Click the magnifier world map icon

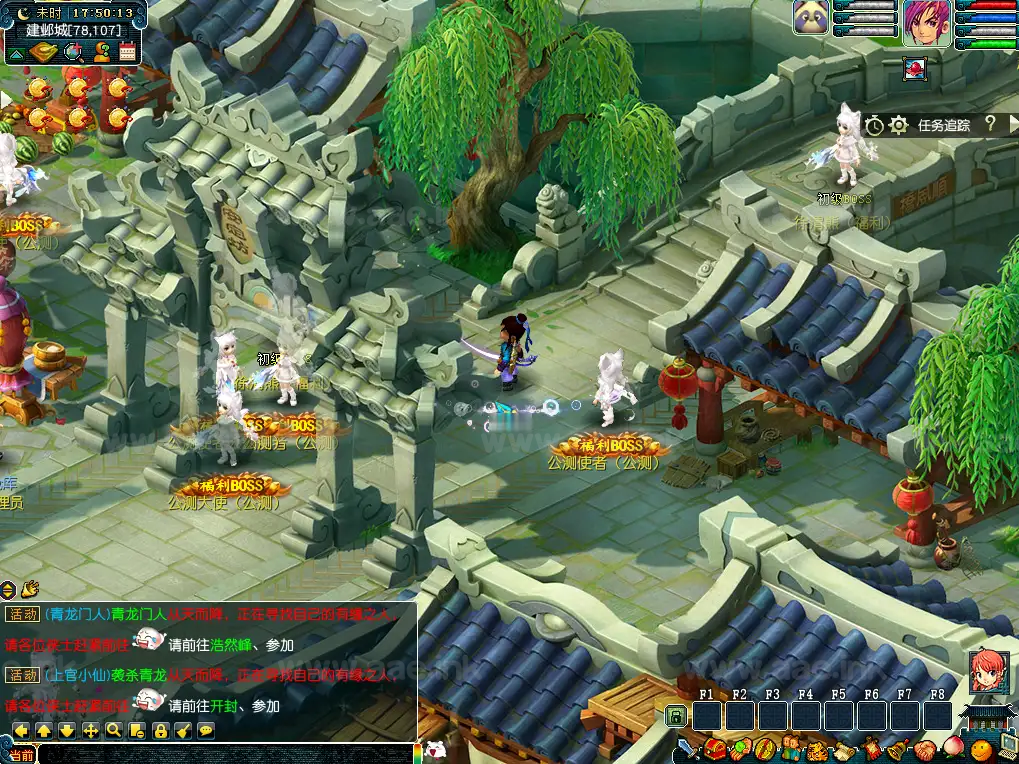tap(73, 53)
